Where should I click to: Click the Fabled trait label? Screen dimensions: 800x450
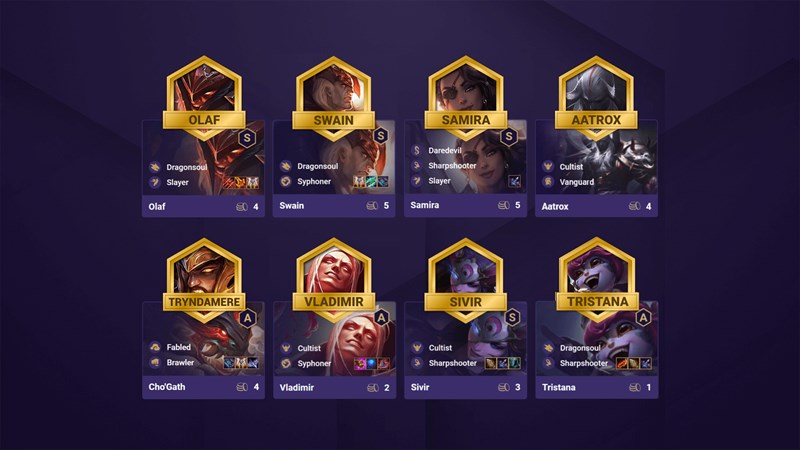[x=178, y=347]
